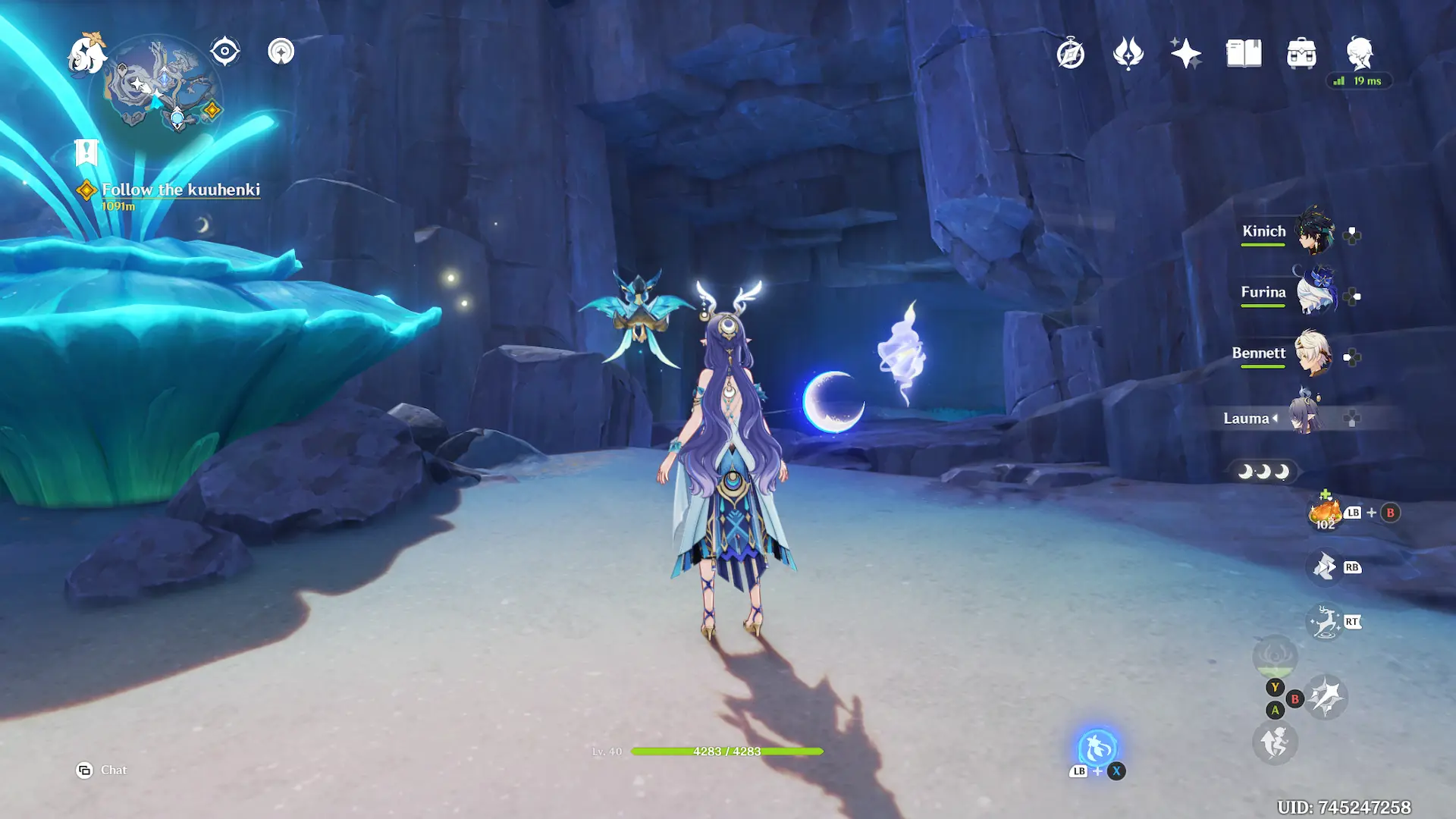Image resolution: width=1456 pixels, height=819 pixels.
Task: Open the compass events icon
Action: pyautogui.click(x=1071, y=54)
